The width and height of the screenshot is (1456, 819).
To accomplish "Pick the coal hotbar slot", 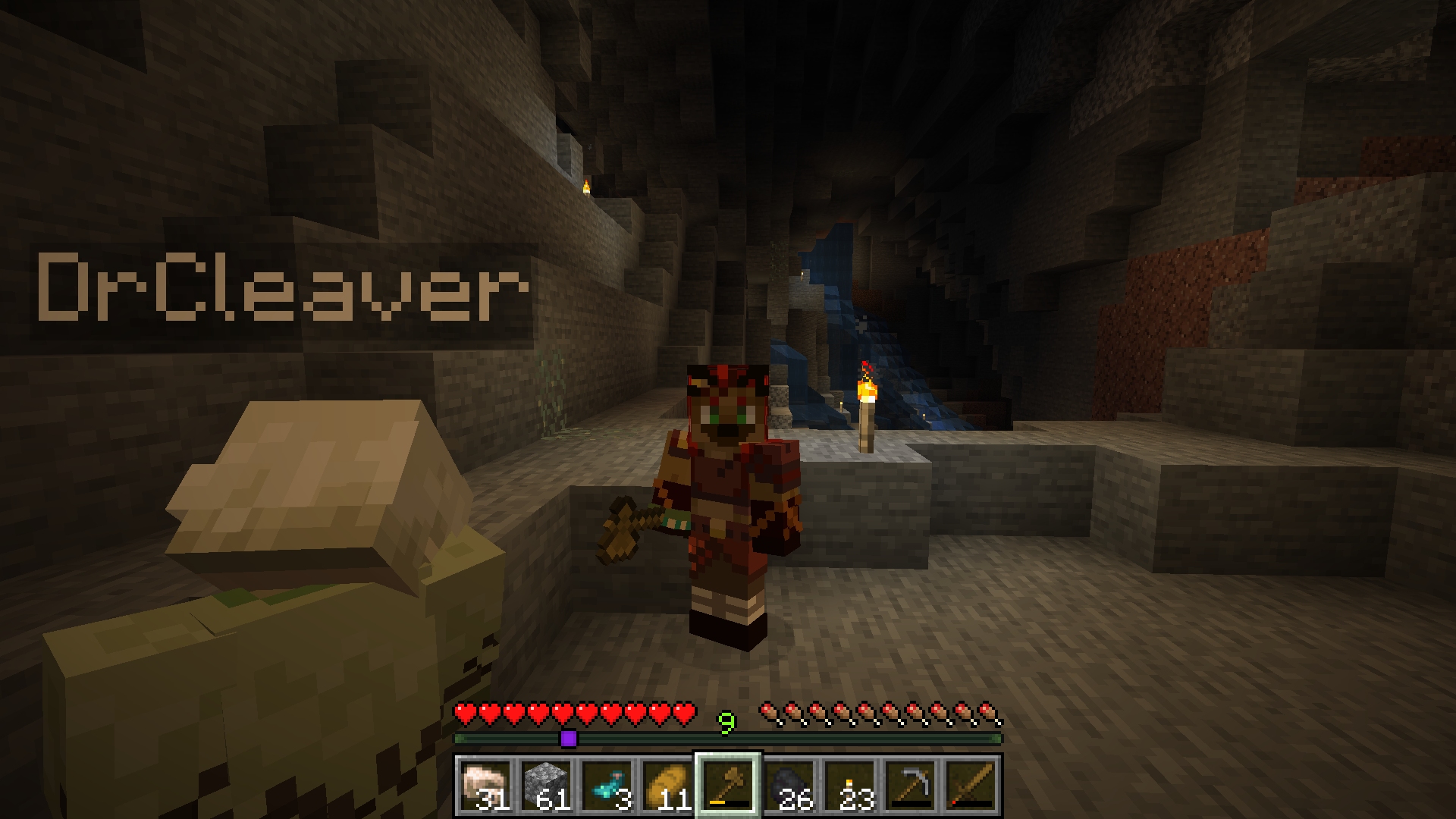I will [789, 786].
